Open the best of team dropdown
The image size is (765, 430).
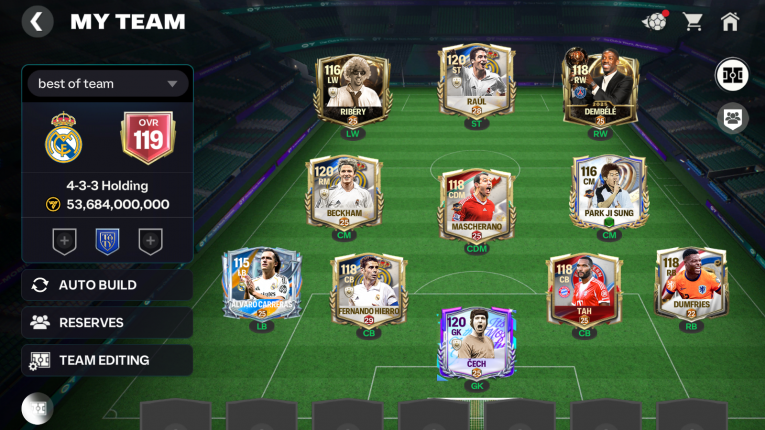pos(107,84)
